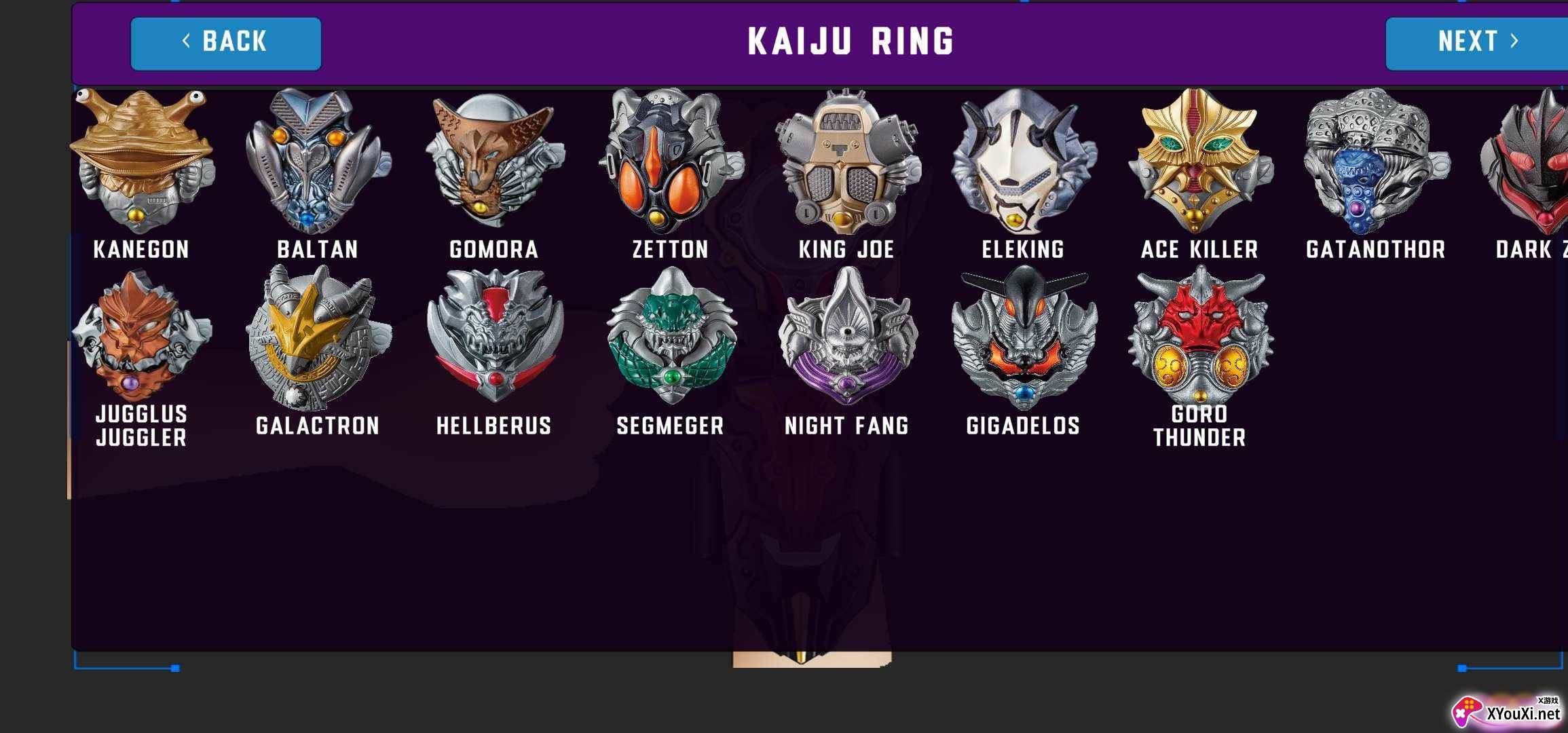
Task: Choose the King Joe ring
Action: (x=846, y=162)
